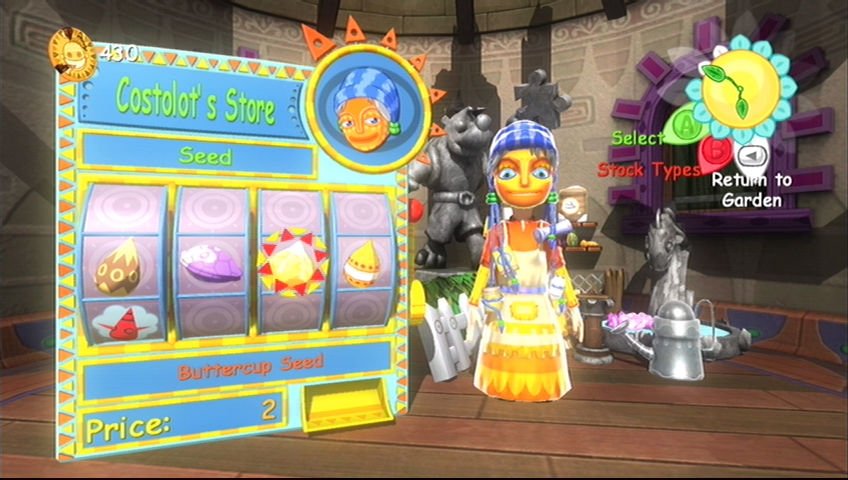This screenshot has width=848, height=480.
Task: Choose the brown spotted seed
Action: pos(116,264)
